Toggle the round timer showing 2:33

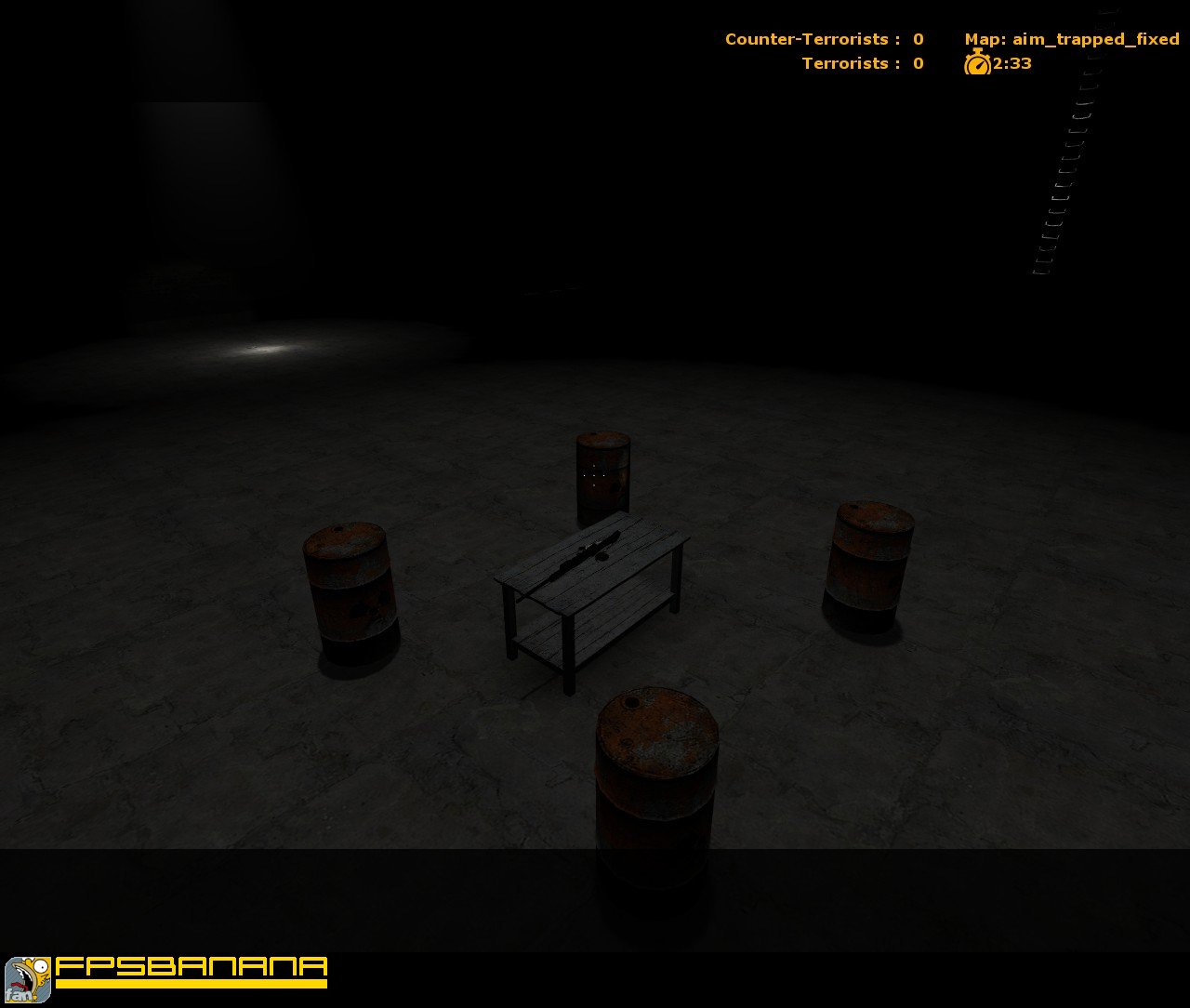click(x=1010, y=64)
